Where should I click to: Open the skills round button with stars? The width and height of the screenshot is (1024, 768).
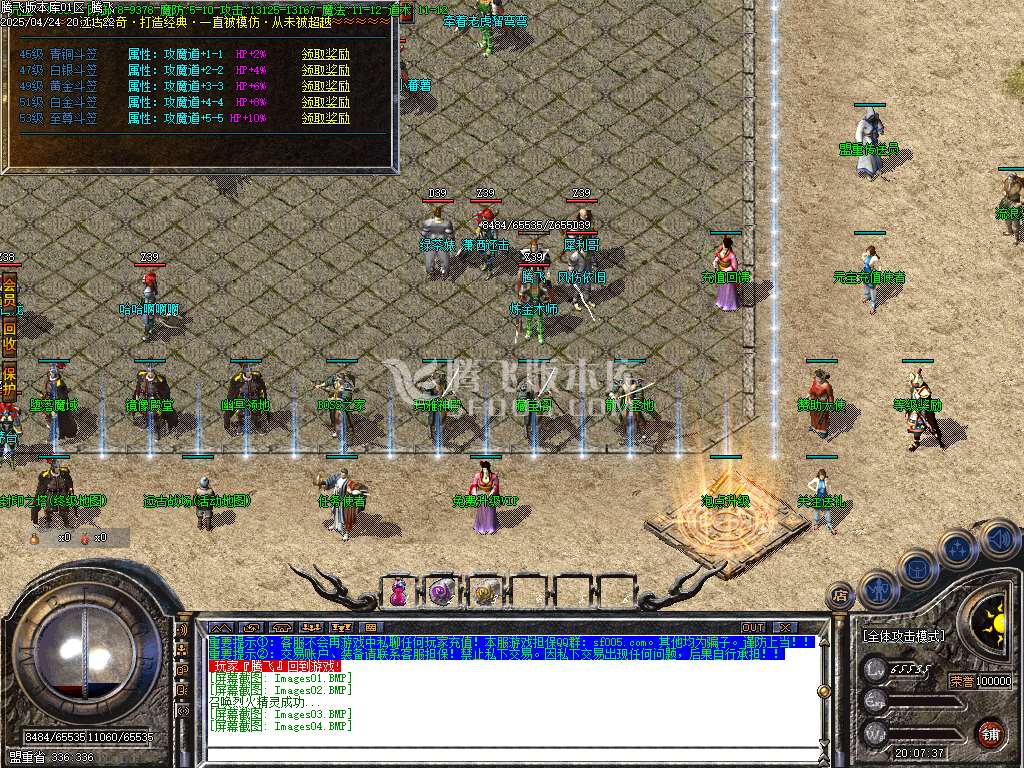(957, 548)
